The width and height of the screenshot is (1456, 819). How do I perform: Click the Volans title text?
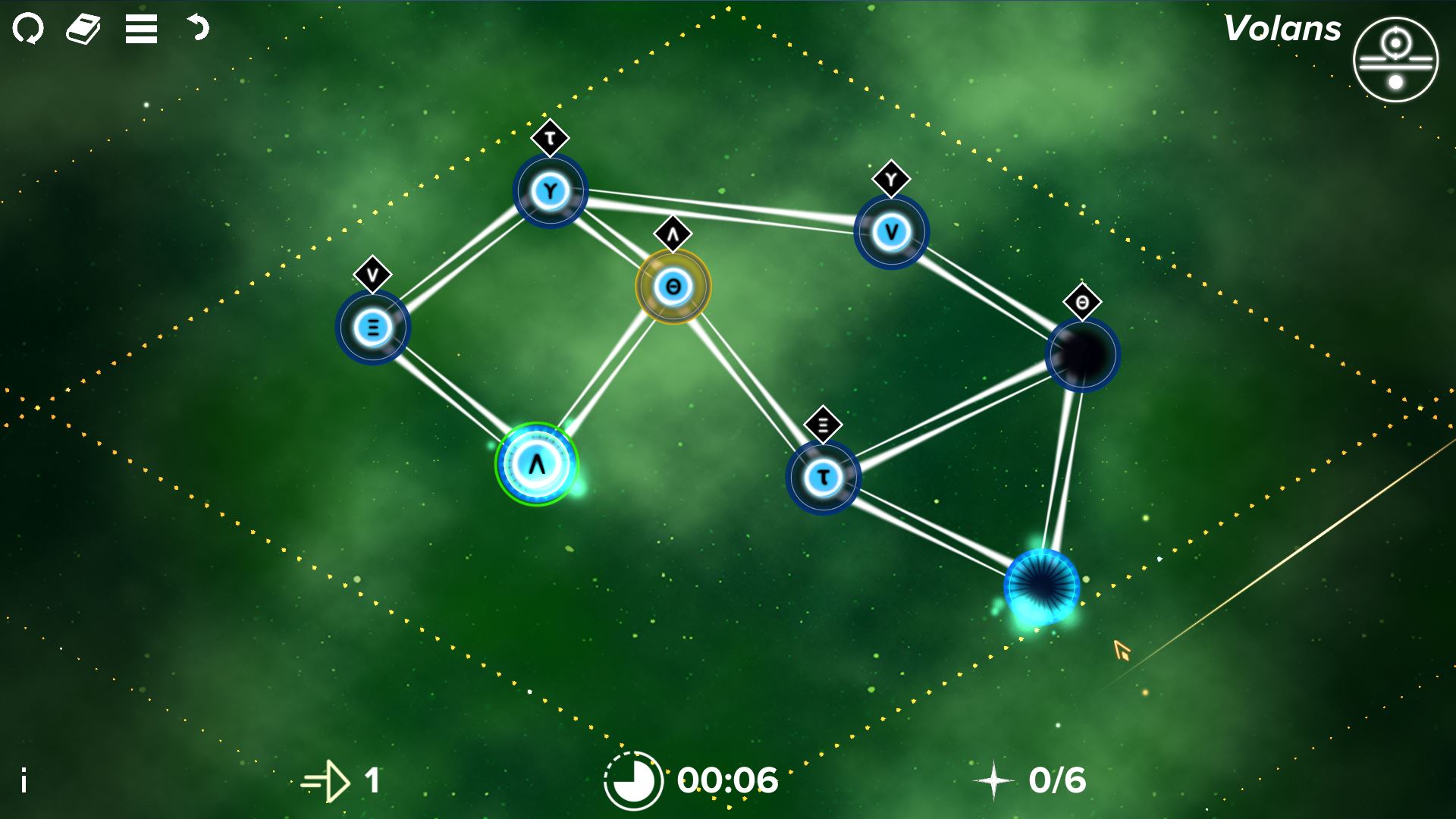coord(1283,29)
